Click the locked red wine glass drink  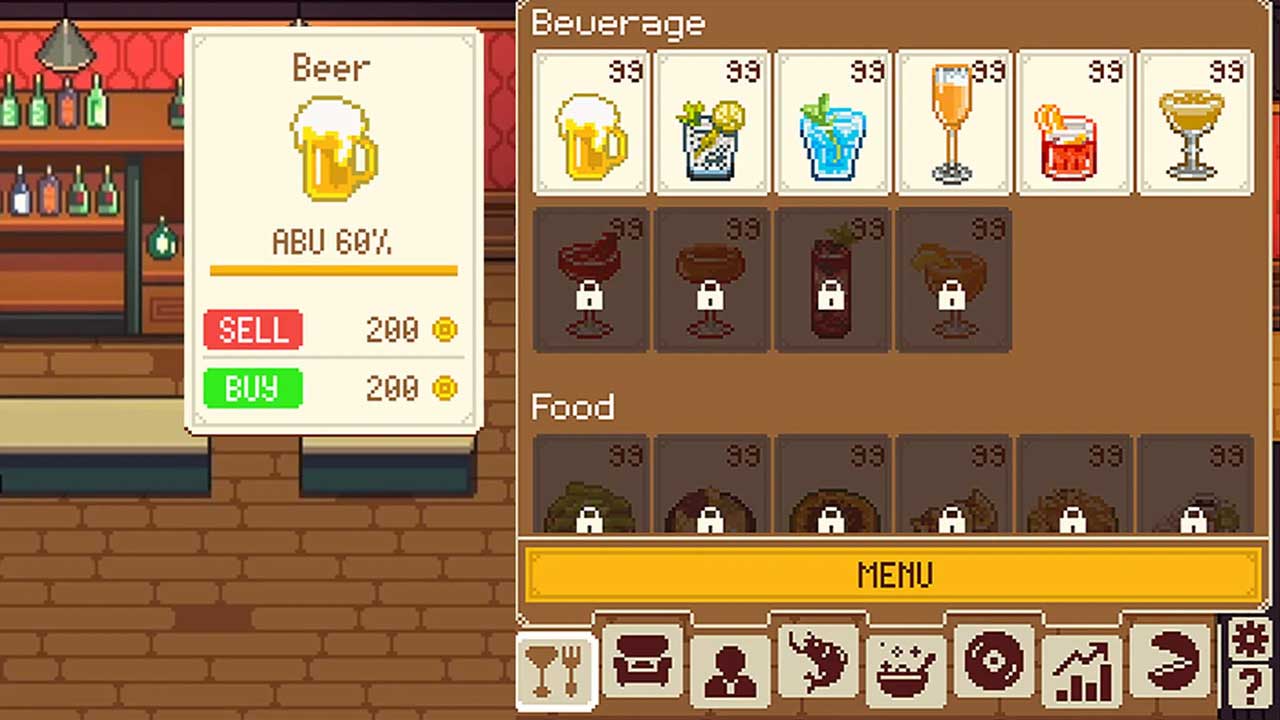click(592, 280)
